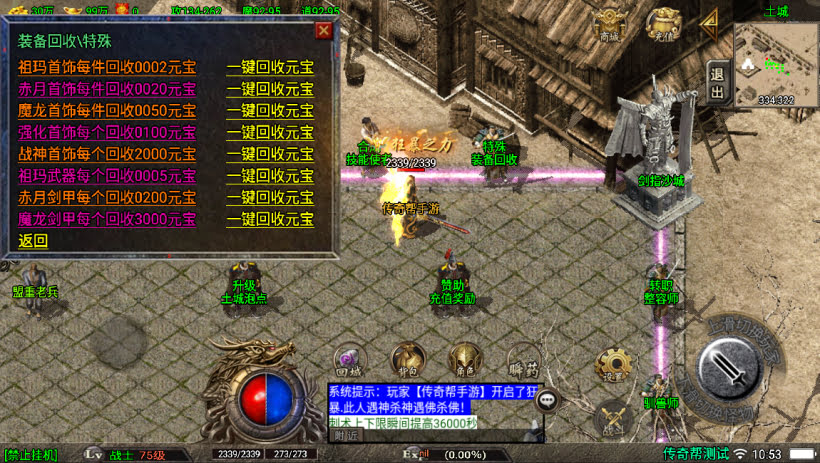Recycle 魔龙剑甲 for 3000 元宝

pyautogui.click(x=270, y=219)
